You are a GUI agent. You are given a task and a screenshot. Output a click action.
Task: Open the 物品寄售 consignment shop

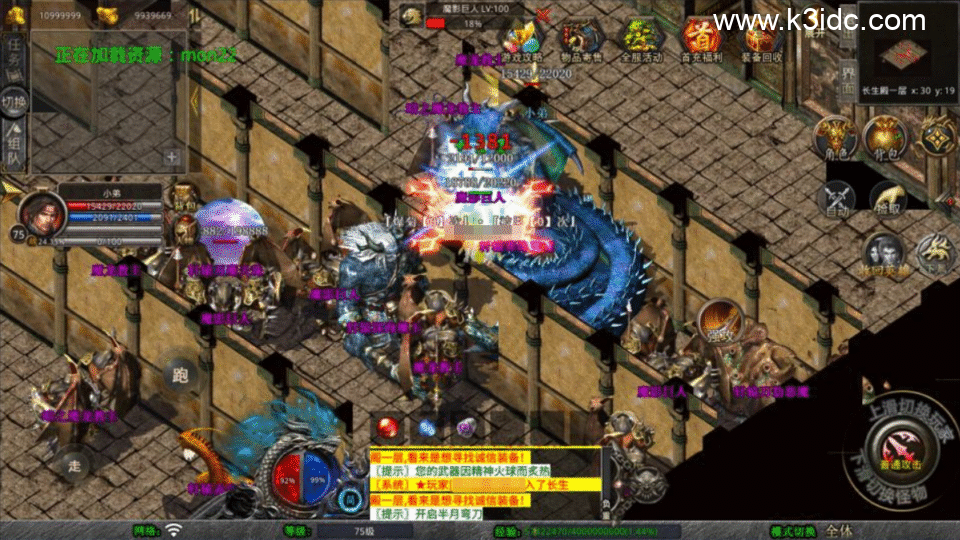click(x=580, y=38)
